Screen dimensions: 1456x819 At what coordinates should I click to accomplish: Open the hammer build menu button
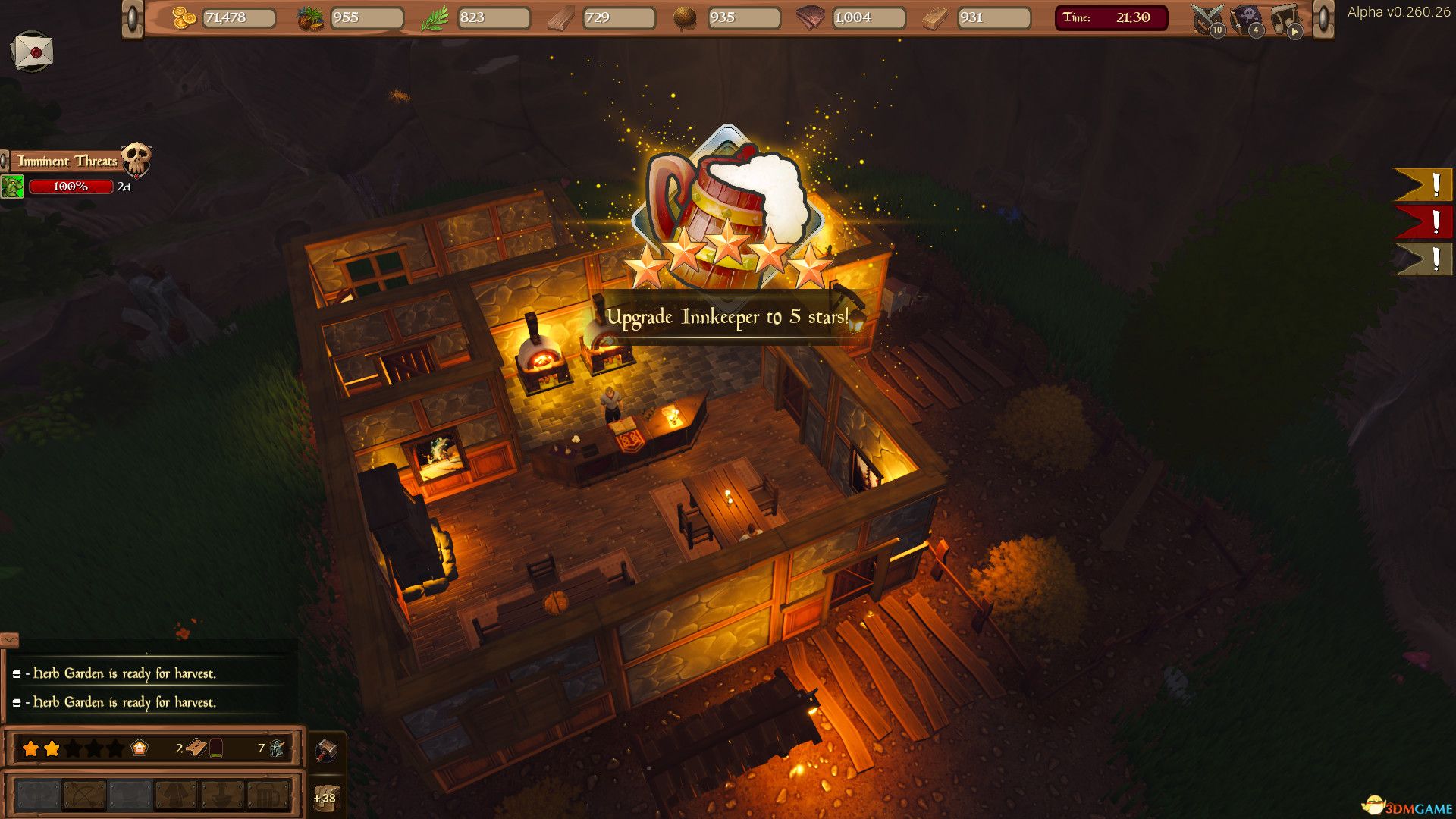pos(326,750)
